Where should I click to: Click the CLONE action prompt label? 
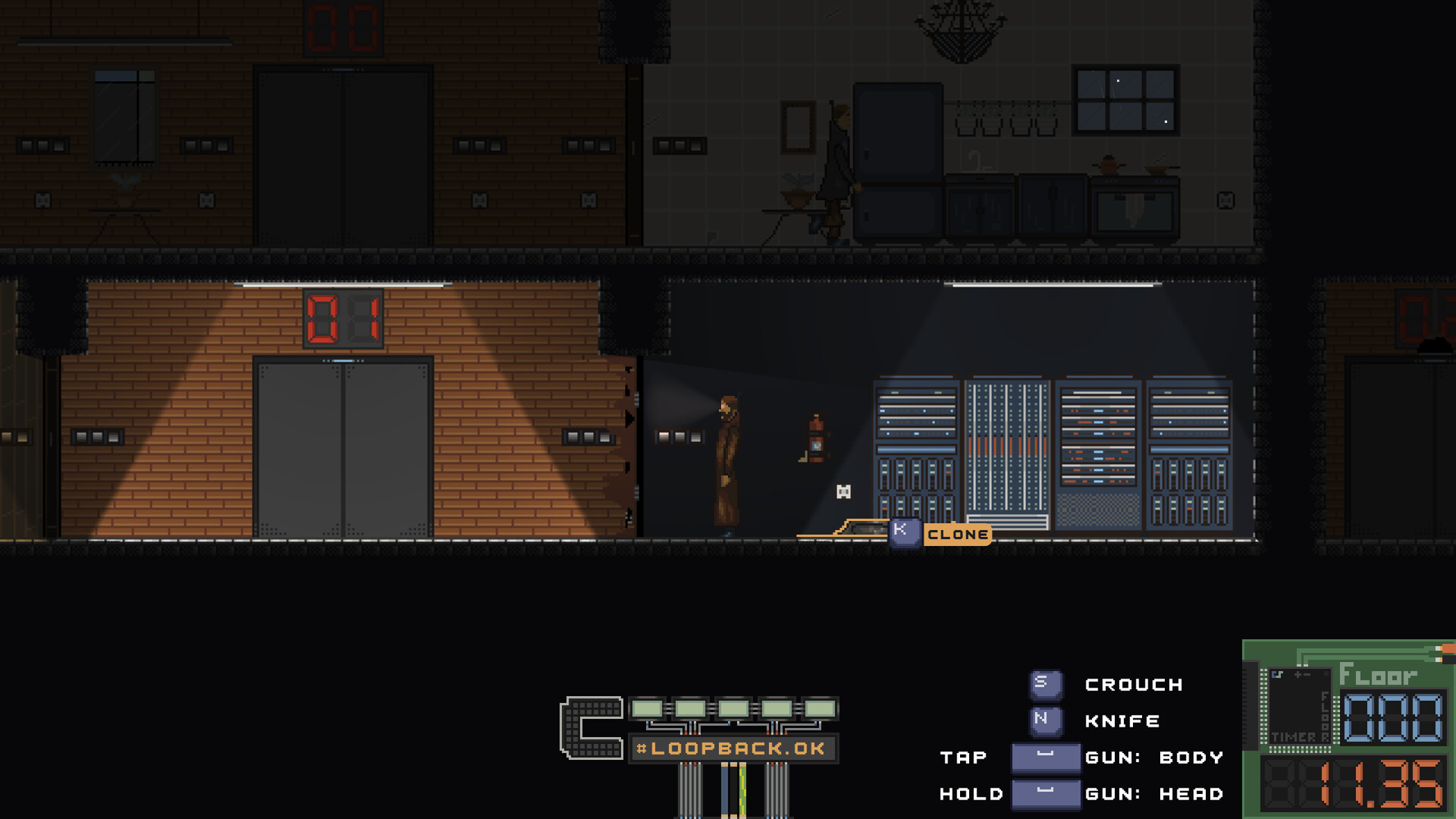[x=958, y=535]
